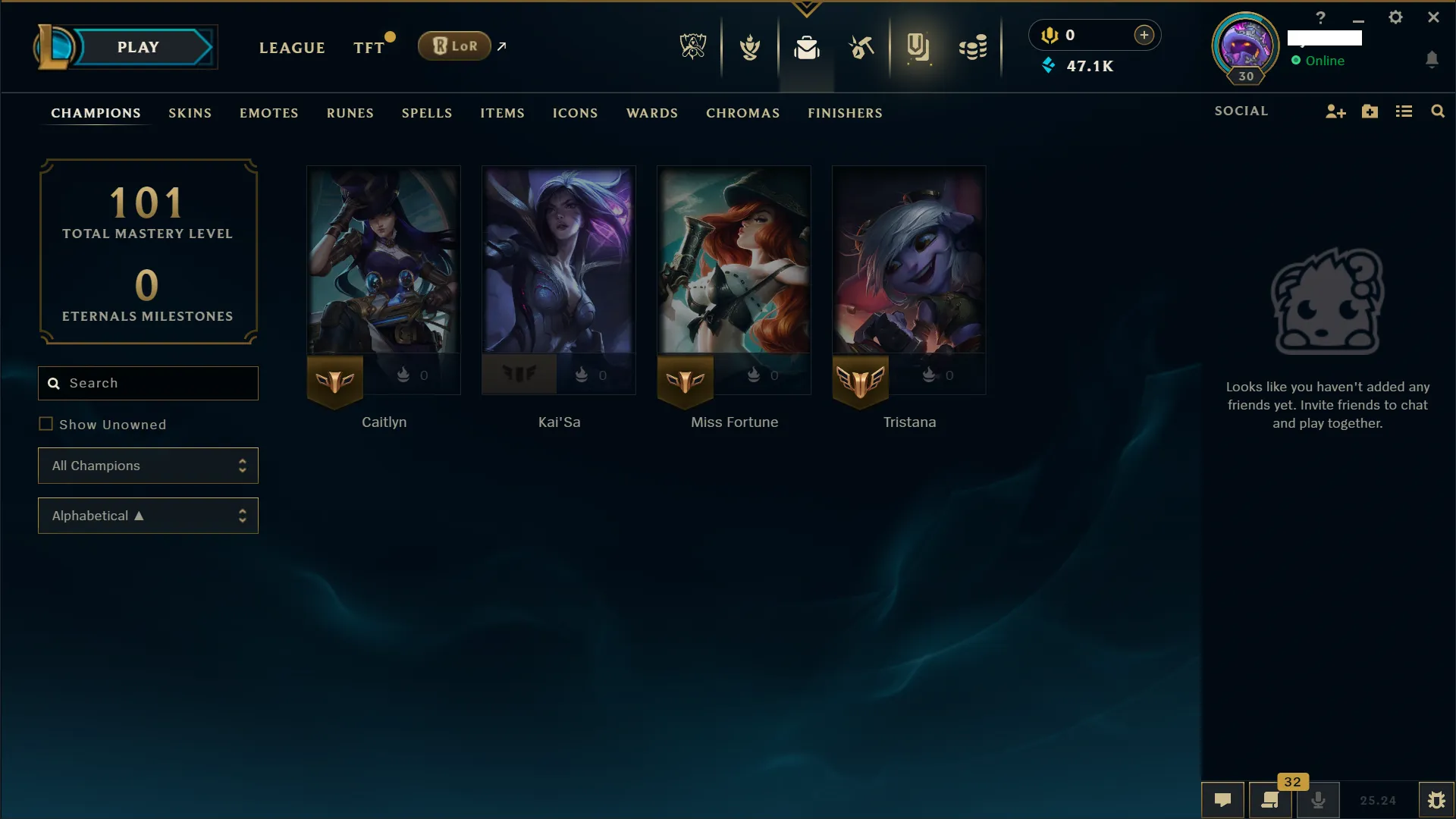The height and width of the screenshot is (819, 1456).
Task: Switch to the Skins tab
Action: [x=190, y=113]
